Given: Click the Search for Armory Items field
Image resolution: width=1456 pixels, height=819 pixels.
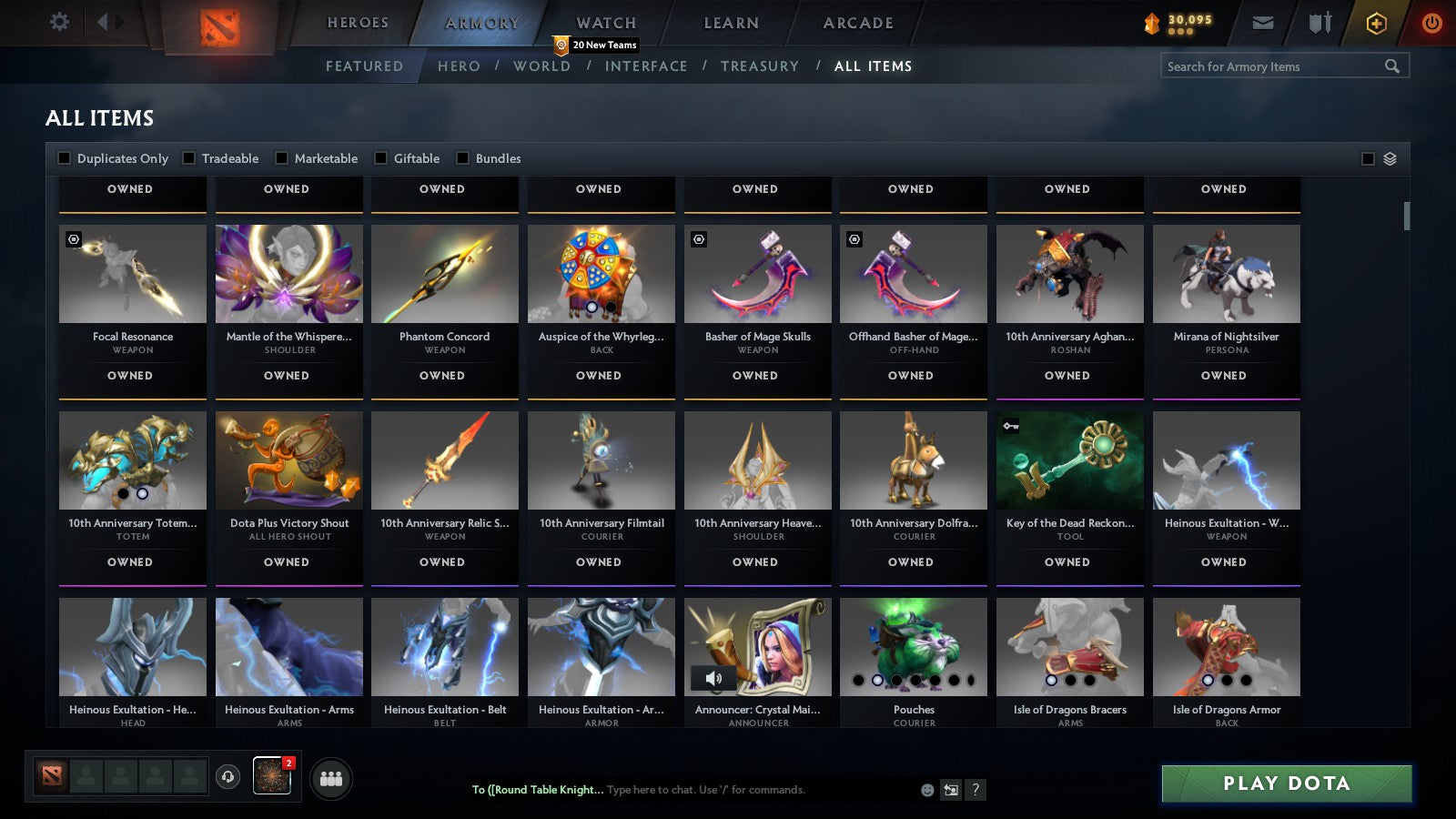Looking at the screenshot, I should coord(1274,66).
